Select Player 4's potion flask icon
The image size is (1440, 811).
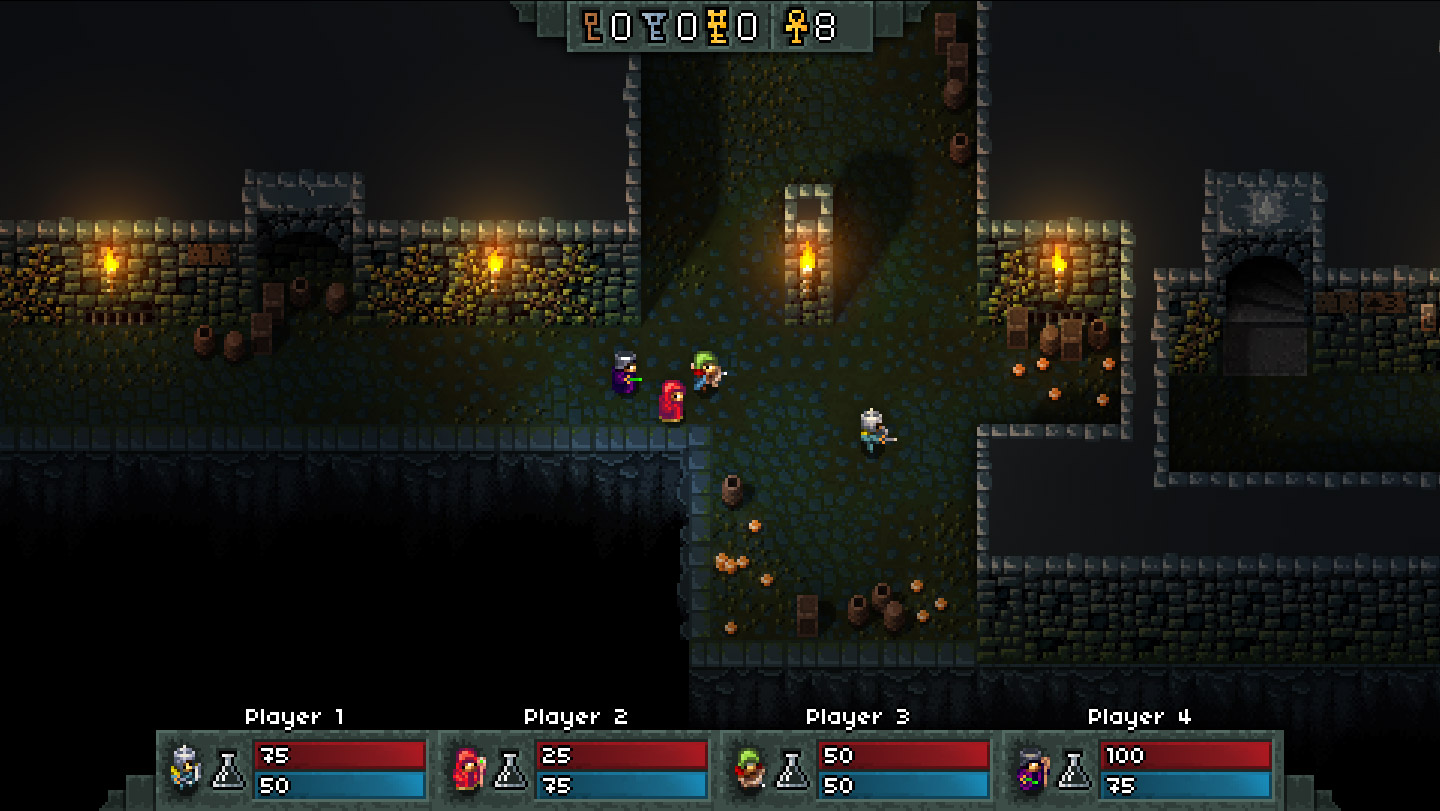1075,769
